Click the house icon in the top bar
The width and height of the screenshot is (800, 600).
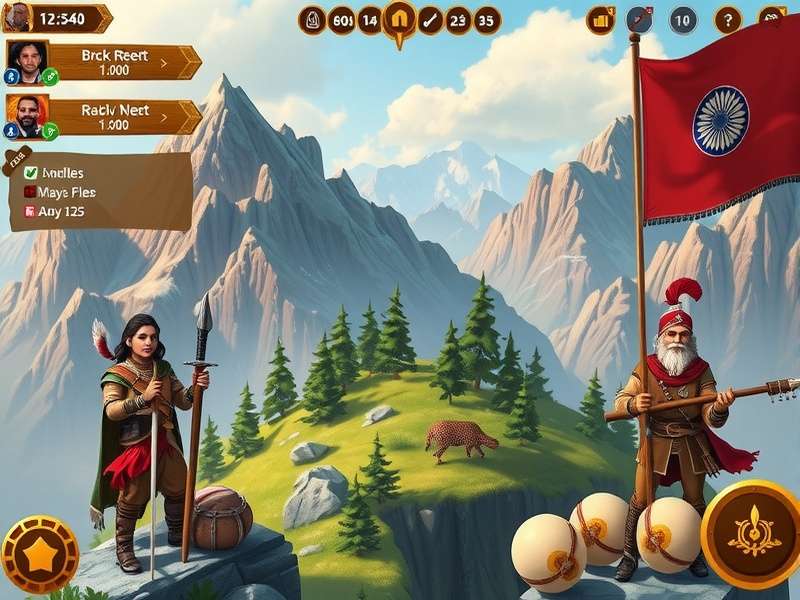click(399, 19)
